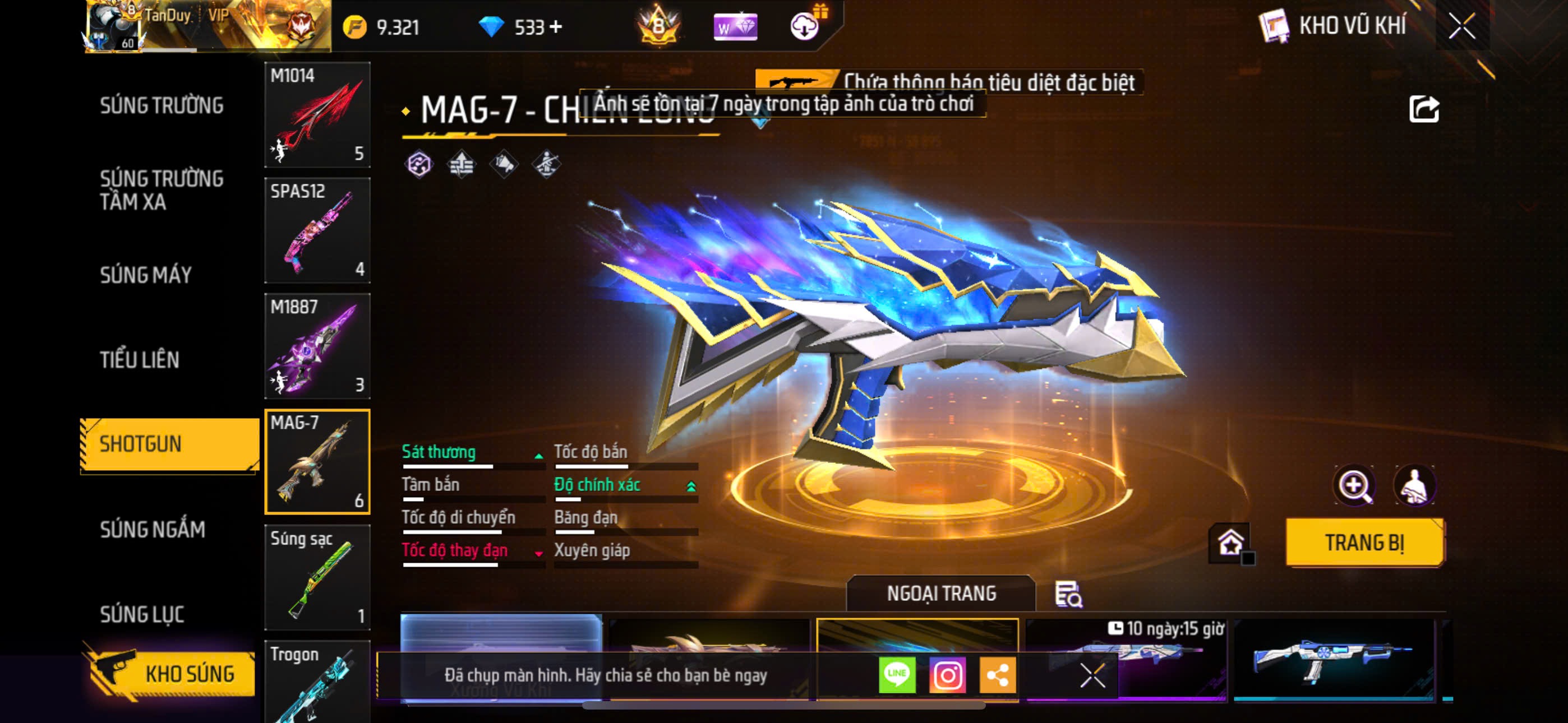Screen dimensions: 1568x723
Task: Open the NGOẠI TRANG skin tab
Action: 940,594
